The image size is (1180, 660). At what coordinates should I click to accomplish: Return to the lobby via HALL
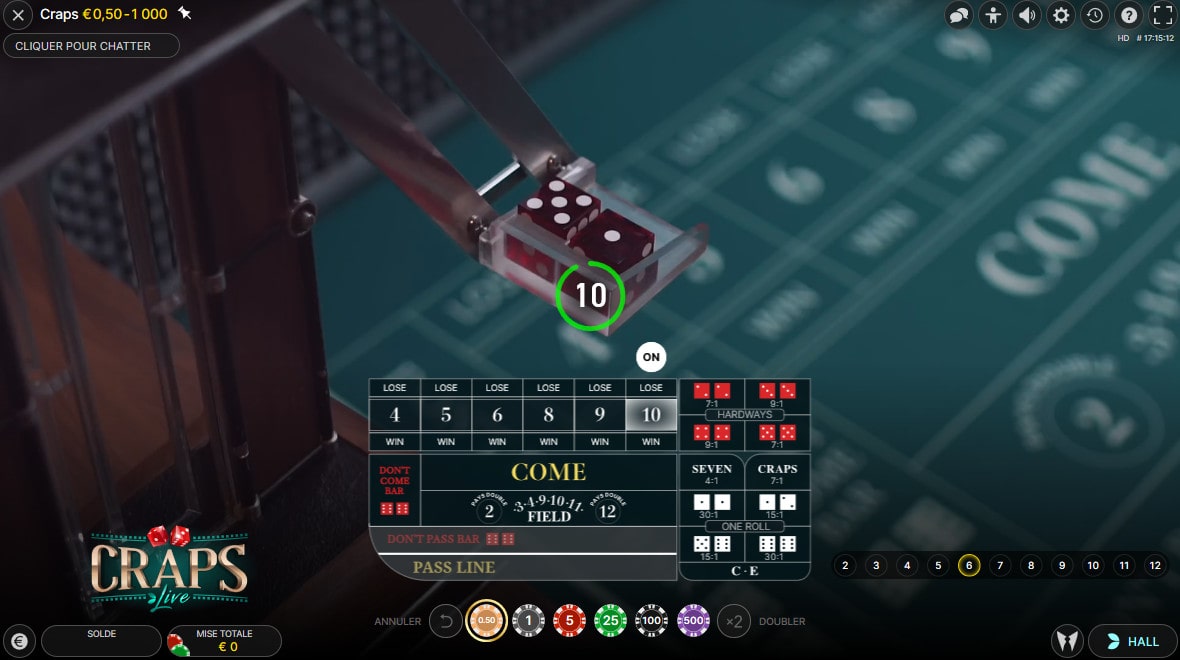(1132, 641)
